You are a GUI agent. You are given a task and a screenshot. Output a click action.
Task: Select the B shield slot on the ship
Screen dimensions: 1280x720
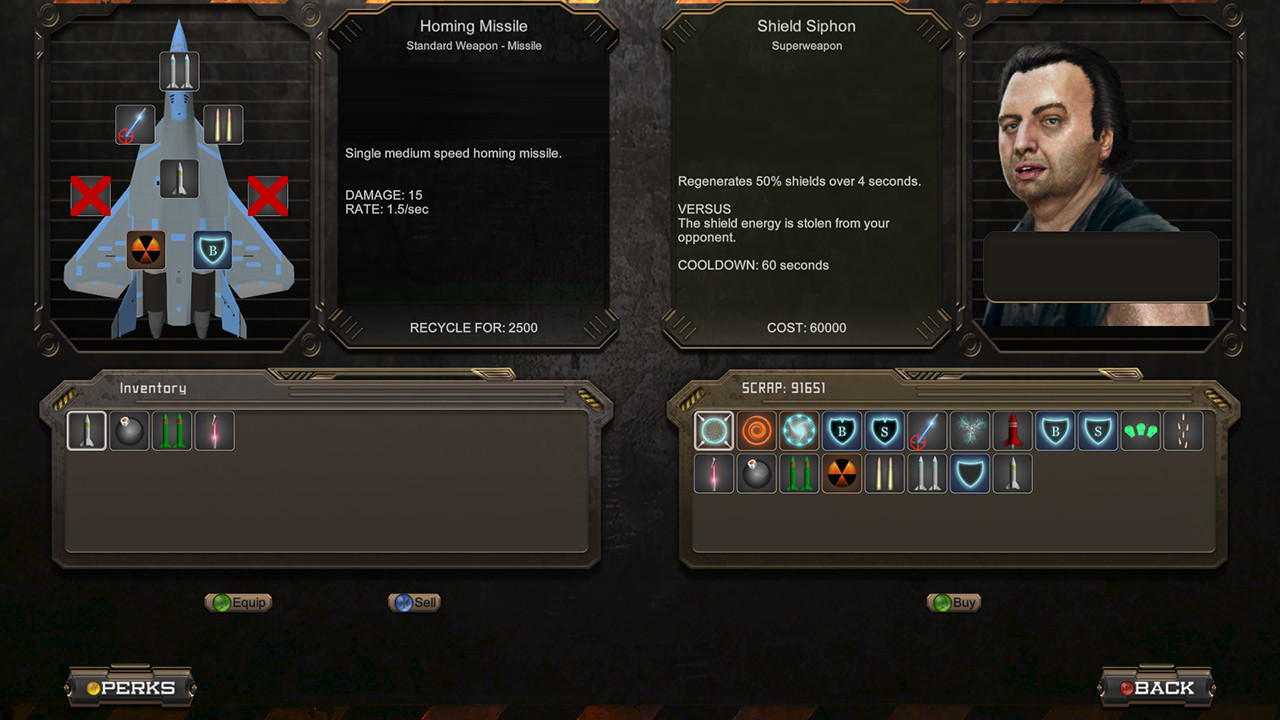coord(212,250)
